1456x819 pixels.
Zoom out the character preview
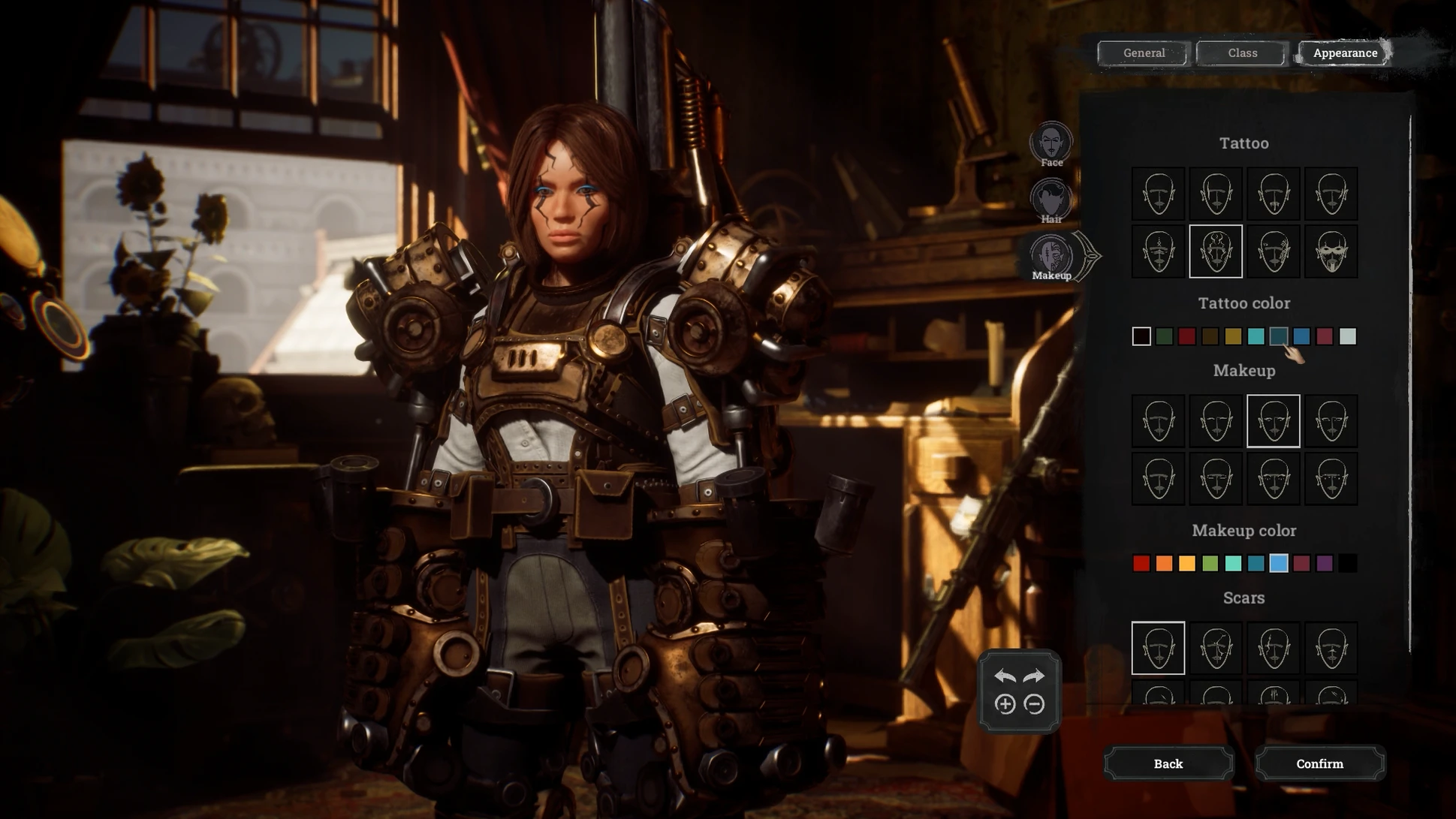click(x=1034, y=704)
